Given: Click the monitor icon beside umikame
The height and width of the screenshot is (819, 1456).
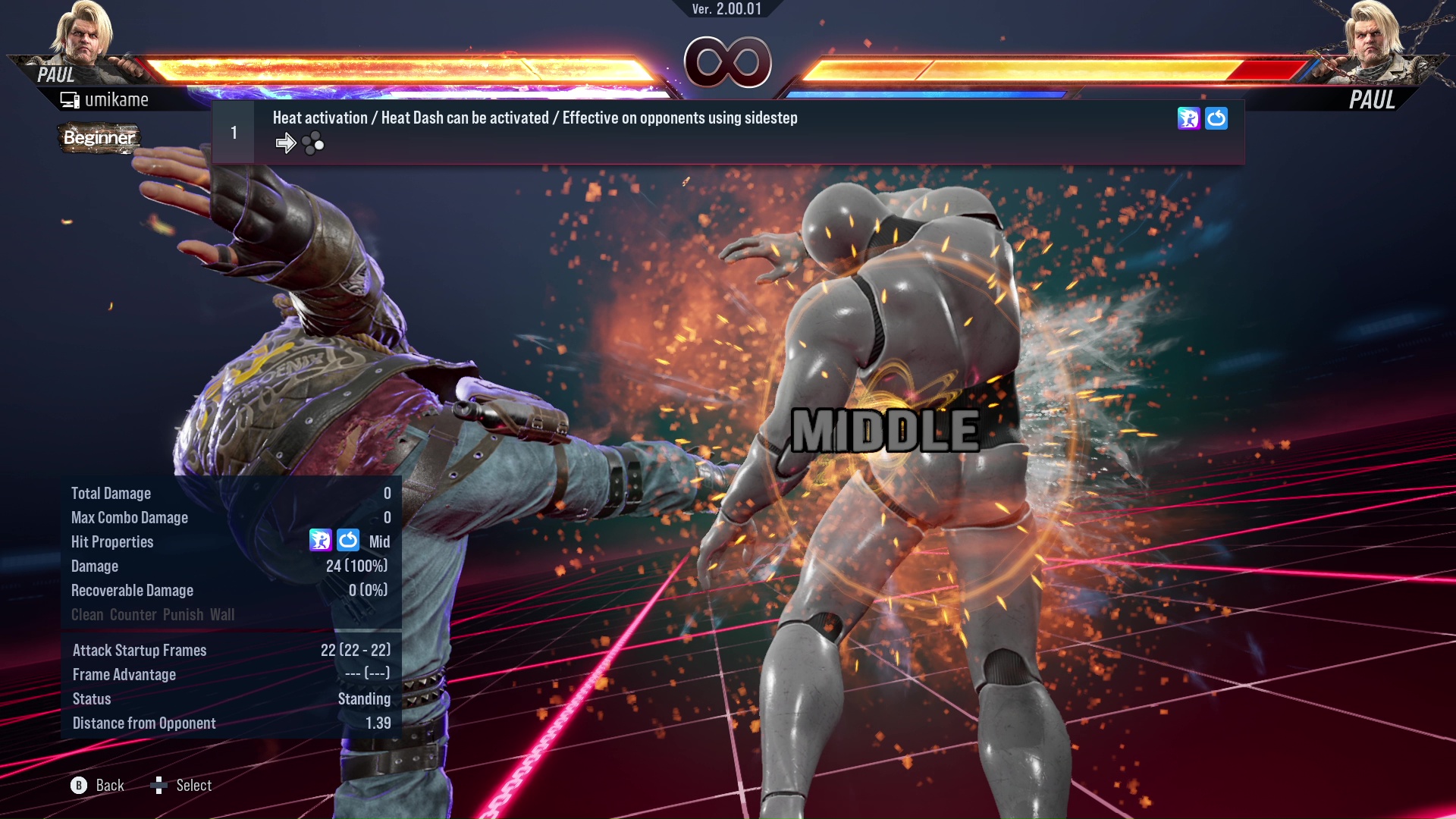Looking at the screenshot, I should point(71,99).
